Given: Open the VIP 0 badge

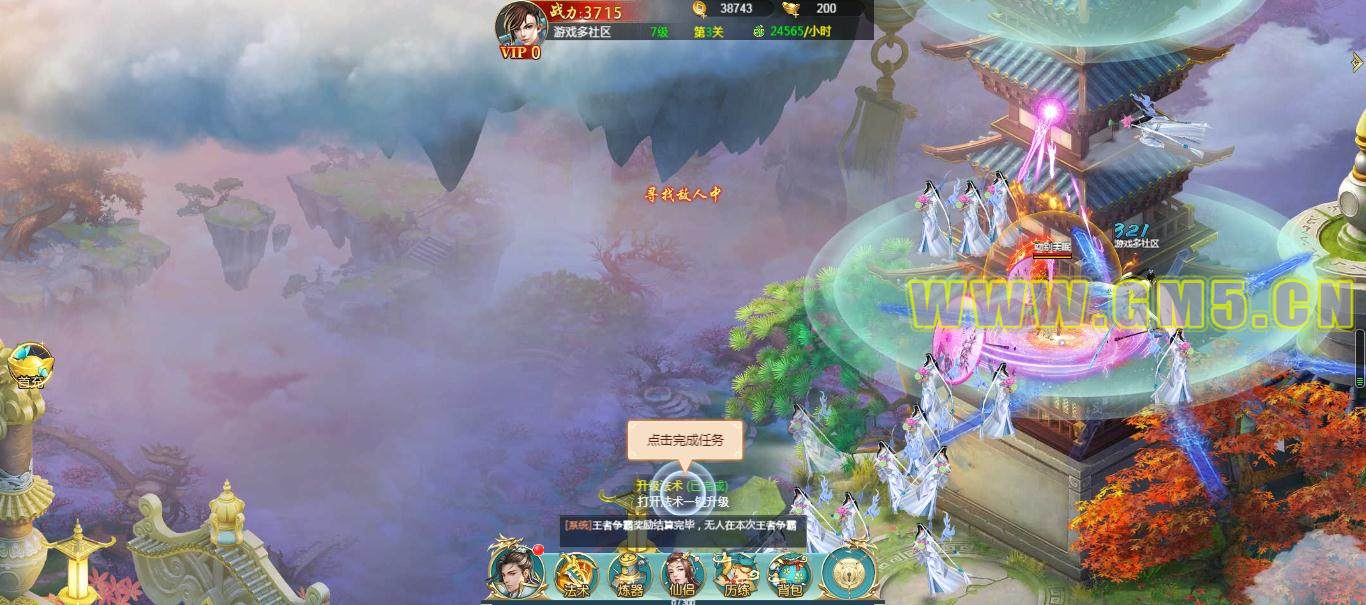Looking at the screenshot, I should pyautogui.click(x=520, y=53).
